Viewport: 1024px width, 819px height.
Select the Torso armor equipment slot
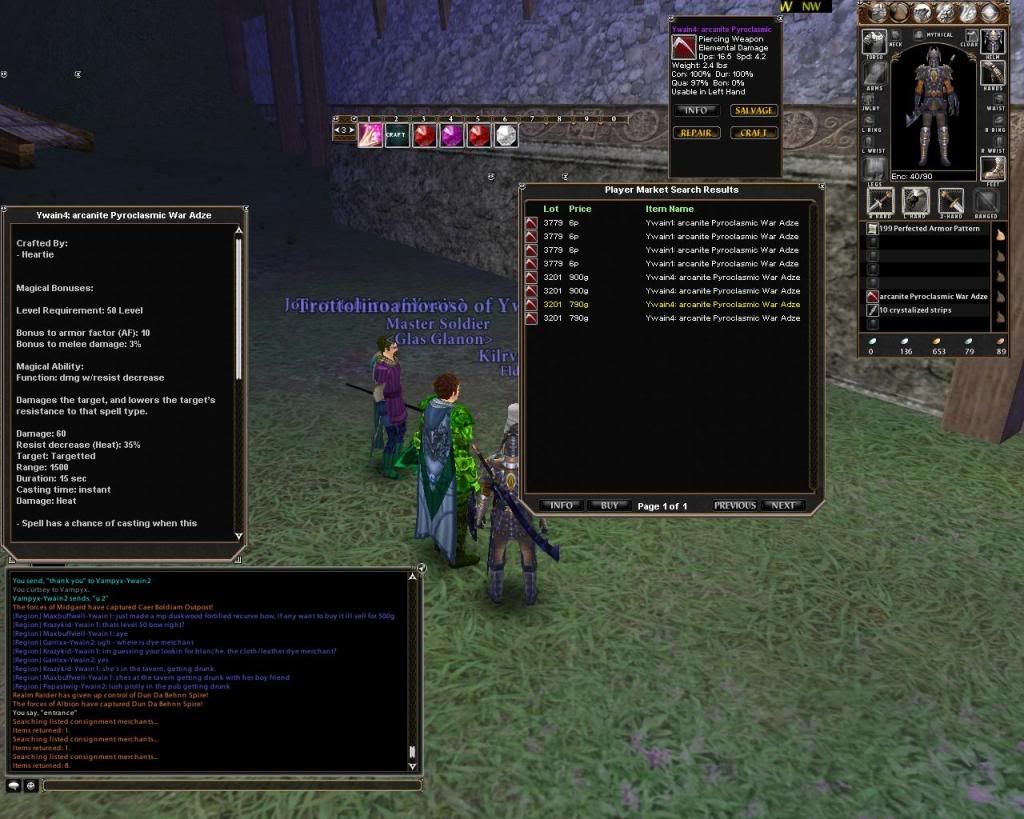[x=875, y=41]
